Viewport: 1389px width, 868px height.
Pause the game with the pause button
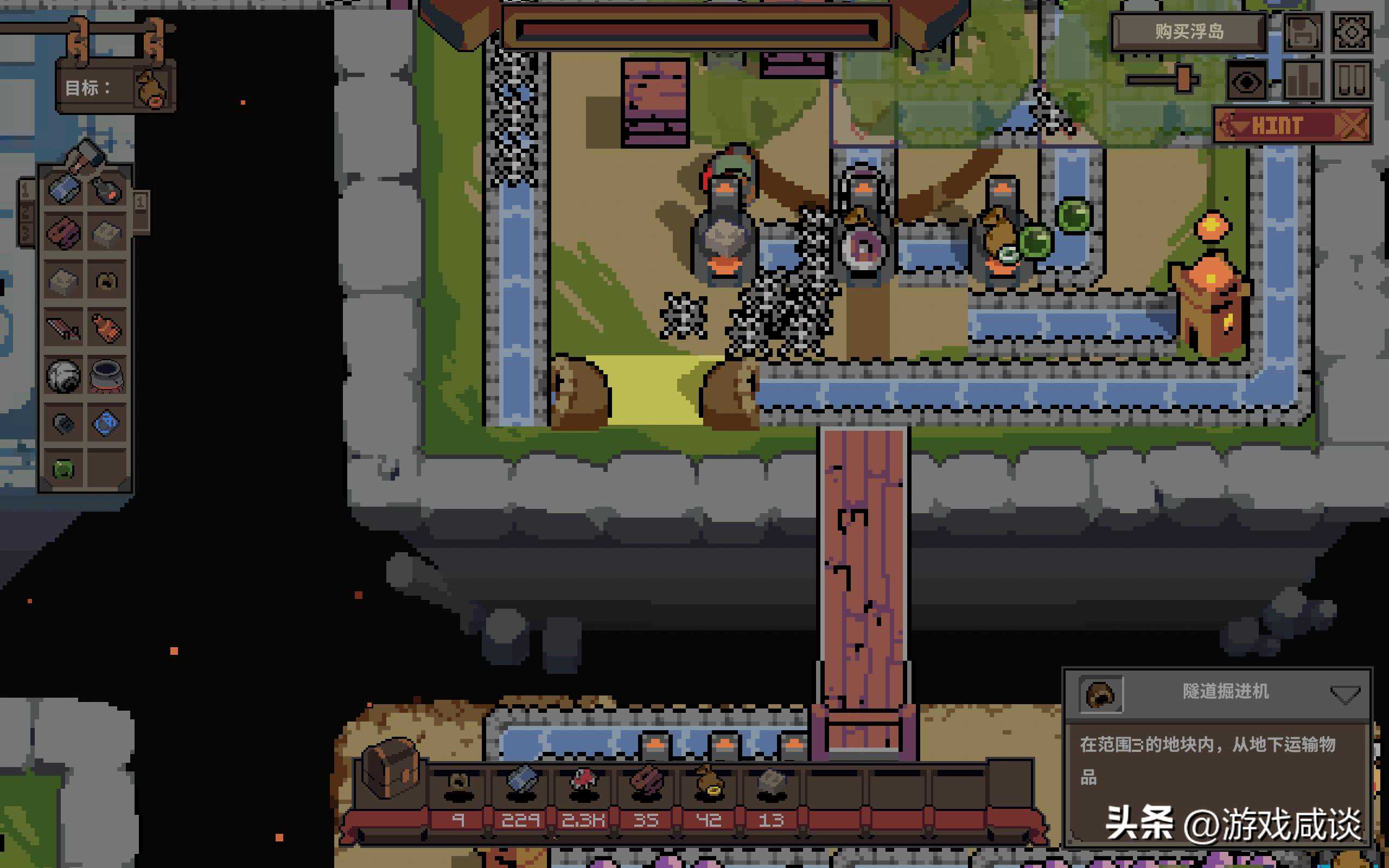pyautogui.click(x=1351, y=81)
